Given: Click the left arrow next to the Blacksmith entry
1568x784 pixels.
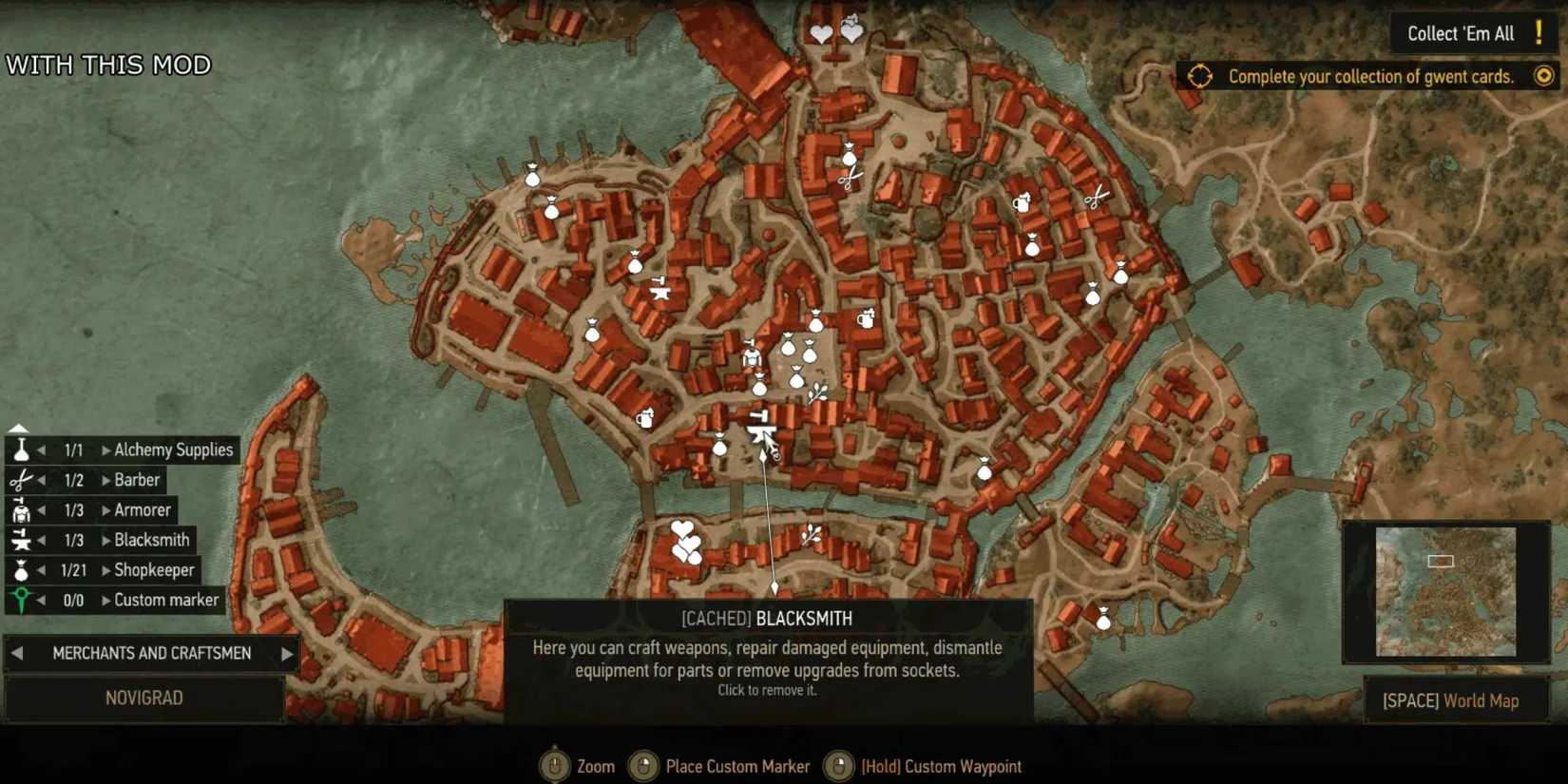Looking at the screenshot, I should (x=40, y=540).
